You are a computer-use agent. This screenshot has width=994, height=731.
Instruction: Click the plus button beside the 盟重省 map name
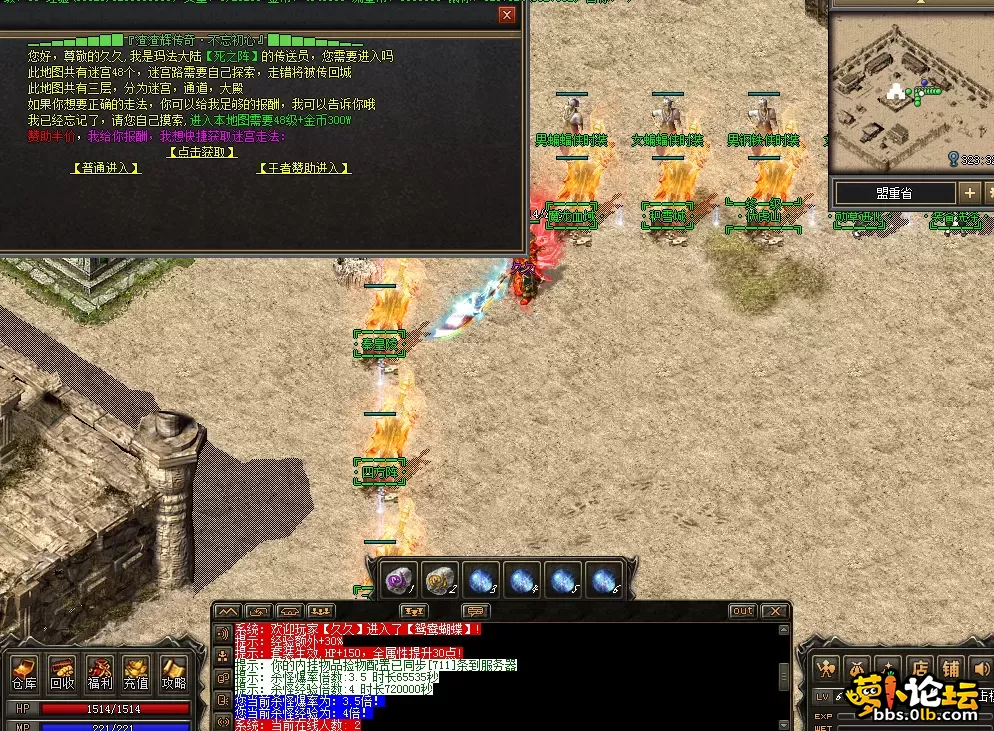coord(969,193)
